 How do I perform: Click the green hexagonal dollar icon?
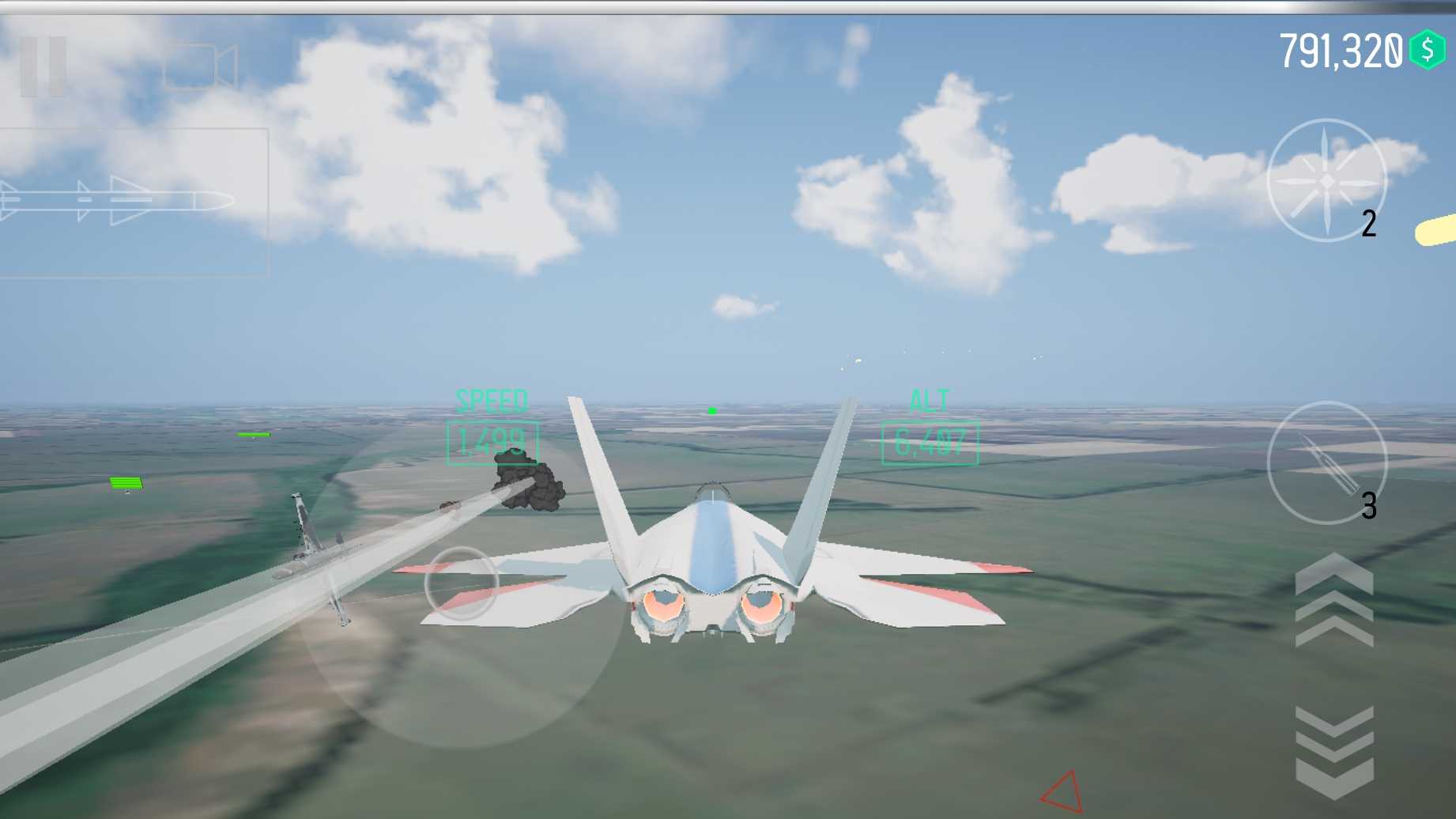coord(1428,47)
